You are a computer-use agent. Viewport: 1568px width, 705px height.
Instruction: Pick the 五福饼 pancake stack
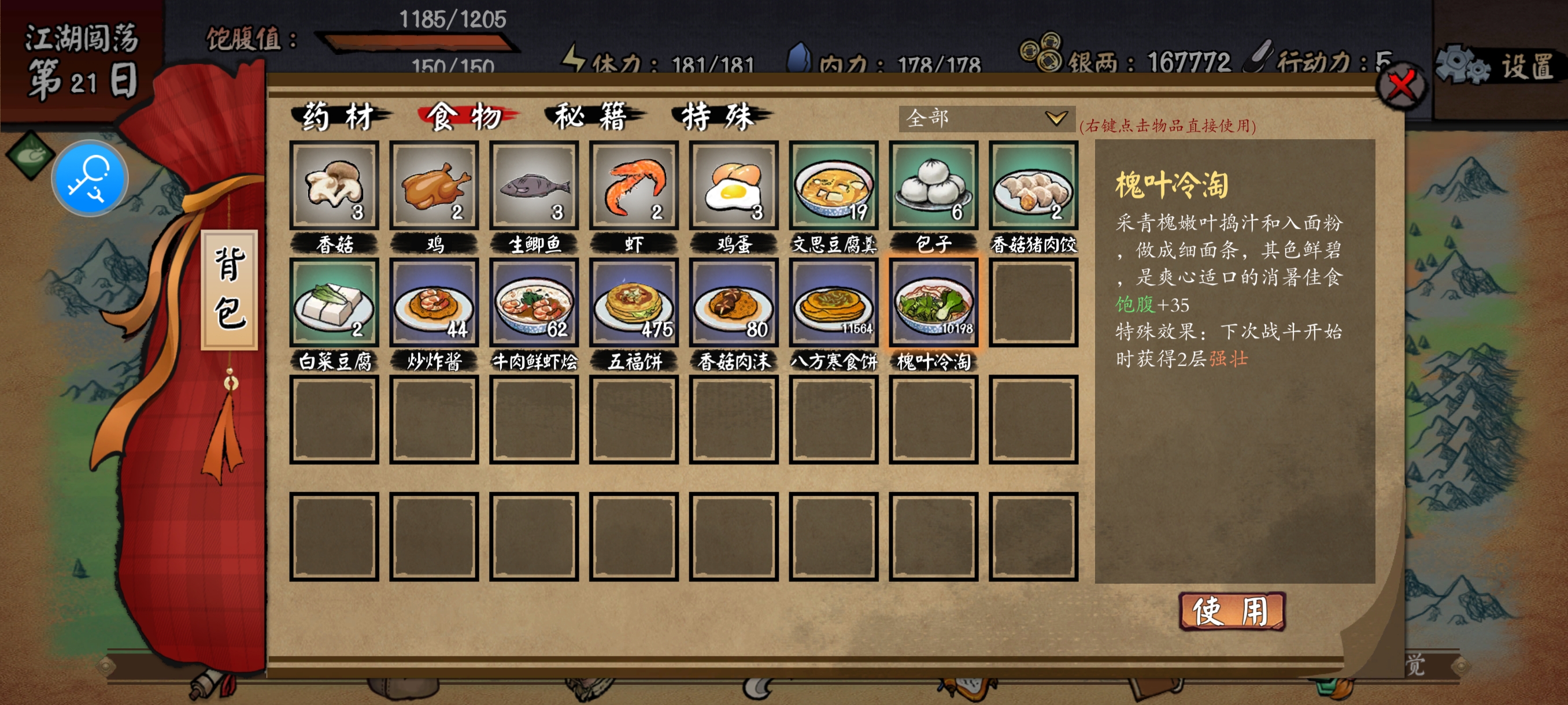pos(634,302)
